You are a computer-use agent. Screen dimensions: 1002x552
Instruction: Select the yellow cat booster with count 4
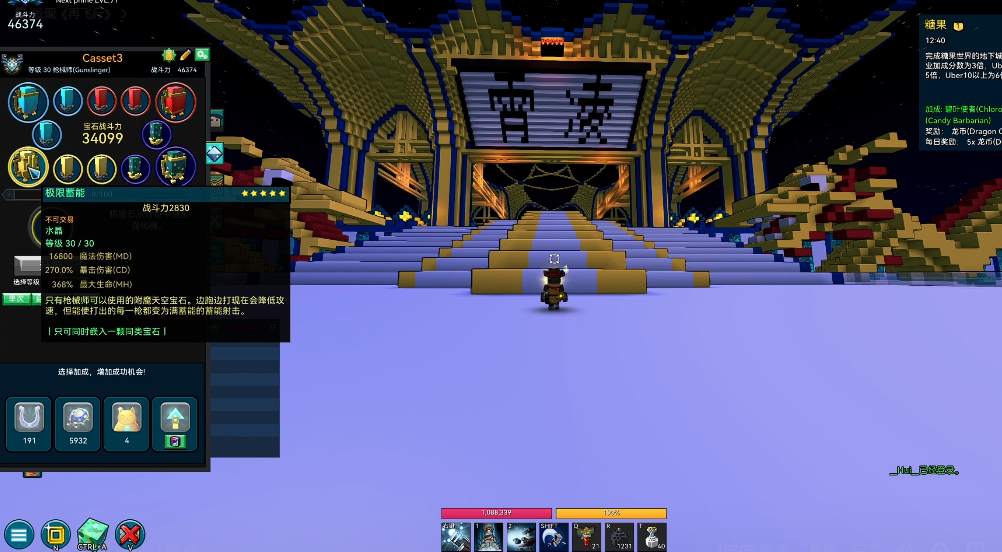pyautogui.click(x=126, y=422)
